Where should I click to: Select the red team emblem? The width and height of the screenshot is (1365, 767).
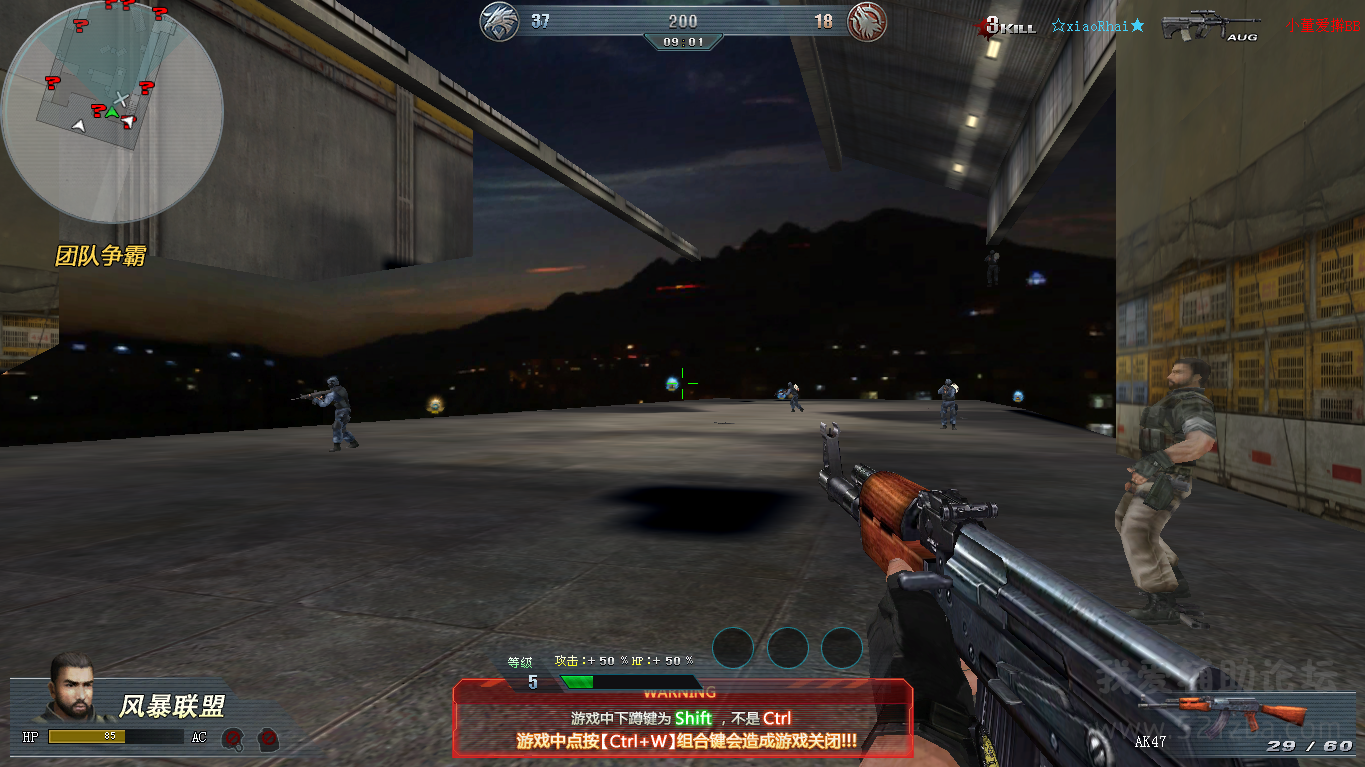[867, 22]
